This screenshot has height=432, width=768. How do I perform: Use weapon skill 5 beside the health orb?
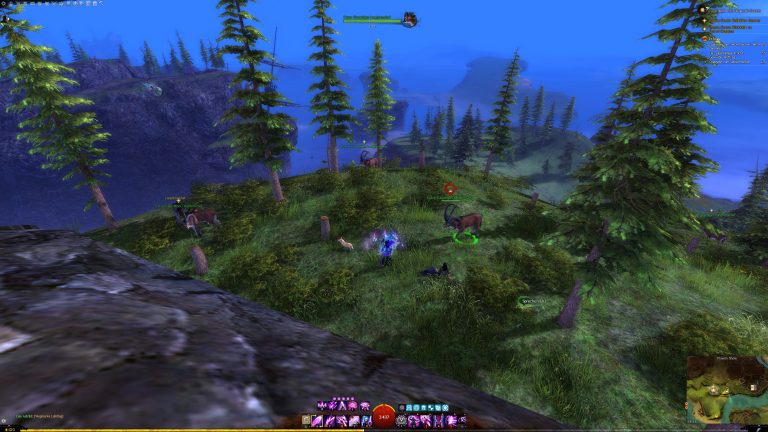(366, 421)
